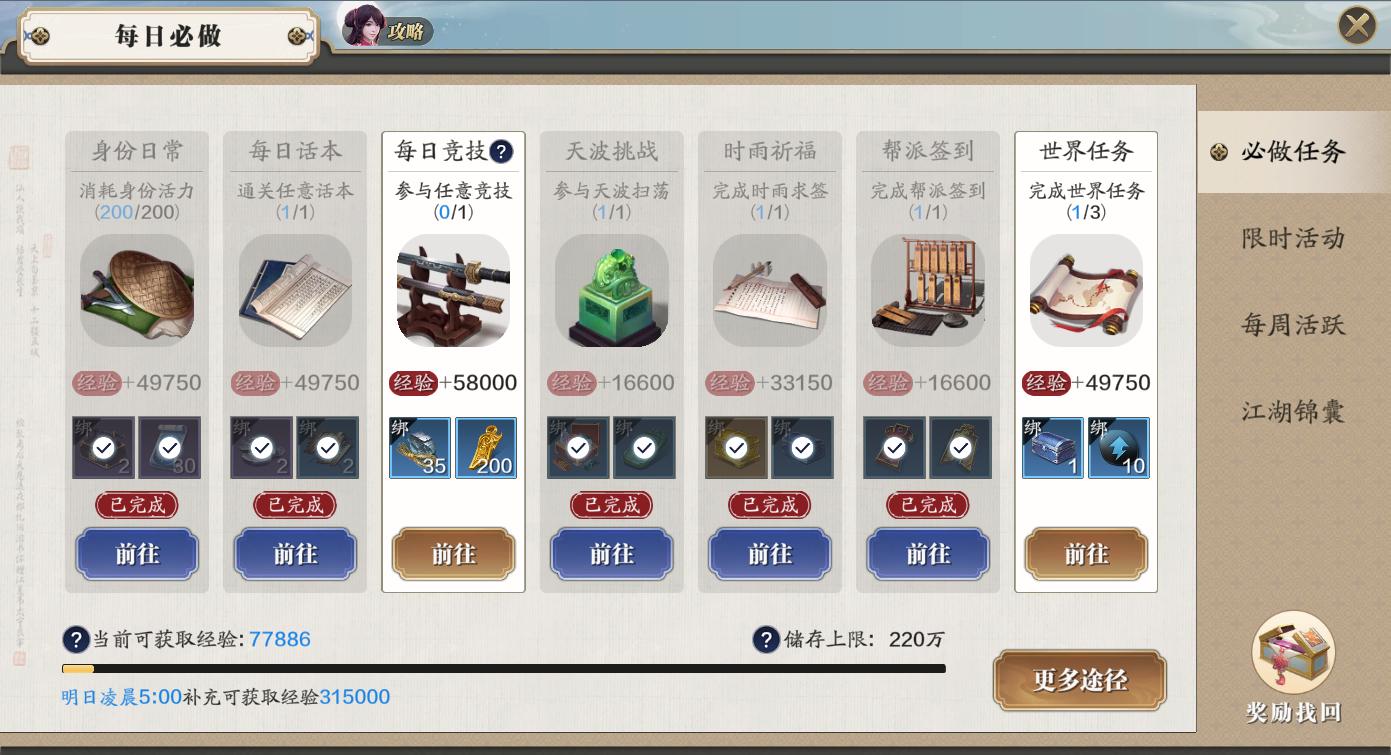The image size is (1391, 755).
Task: Click the 天波挑战 jade seal reward icon
Action: tap(611, 291)
